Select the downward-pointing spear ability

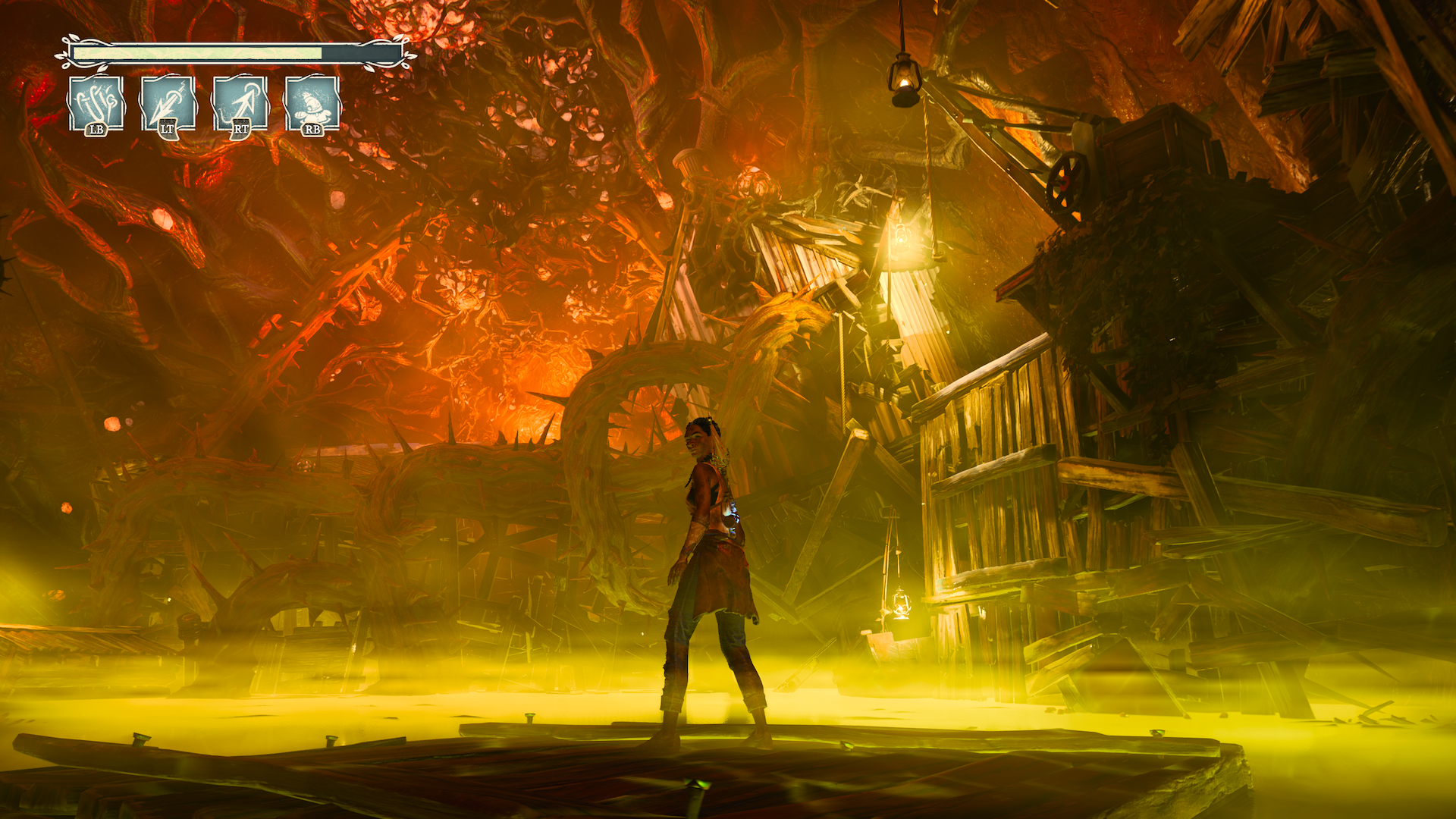[x=168, y=103]
